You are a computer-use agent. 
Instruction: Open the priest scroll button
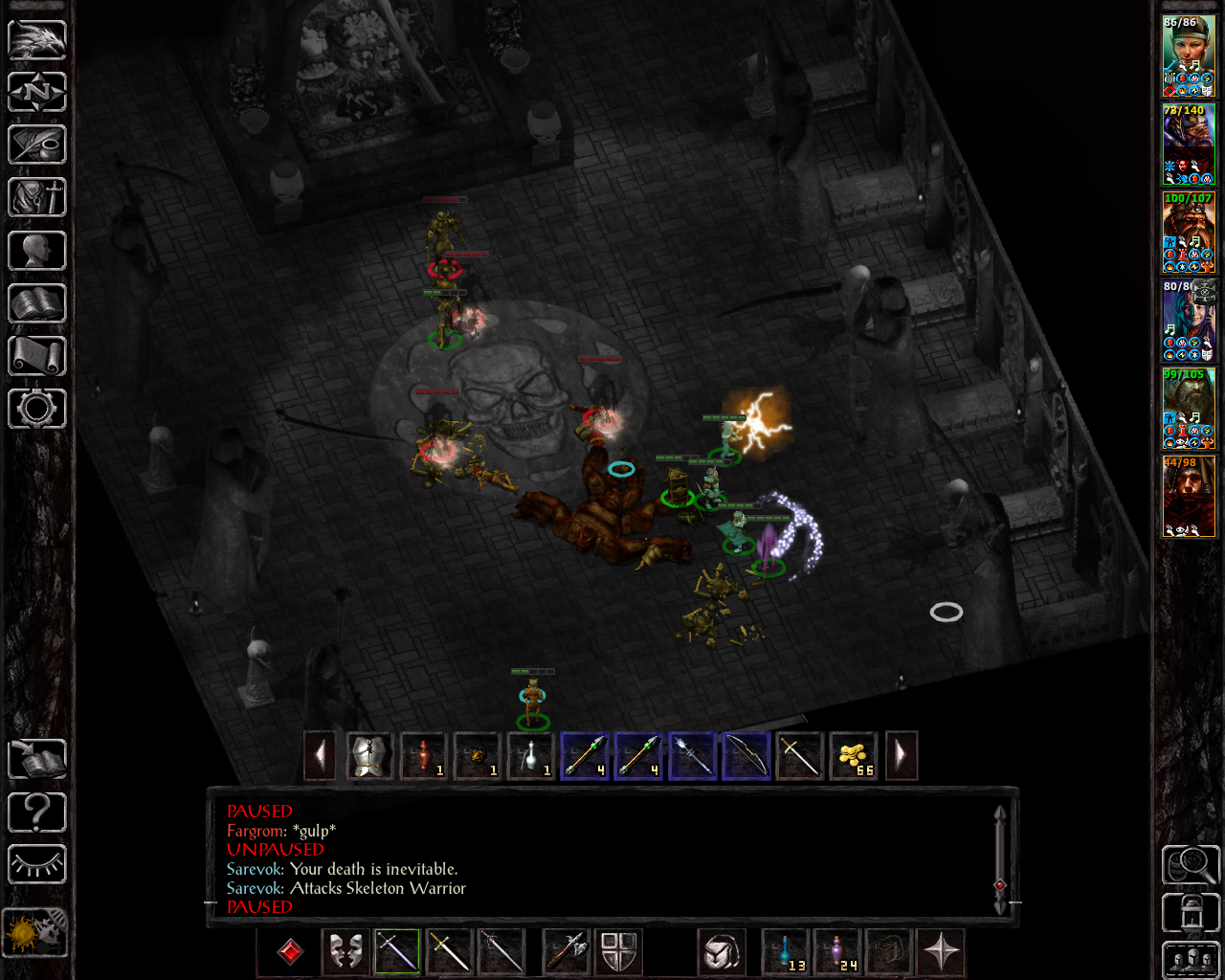click(37, 356)
